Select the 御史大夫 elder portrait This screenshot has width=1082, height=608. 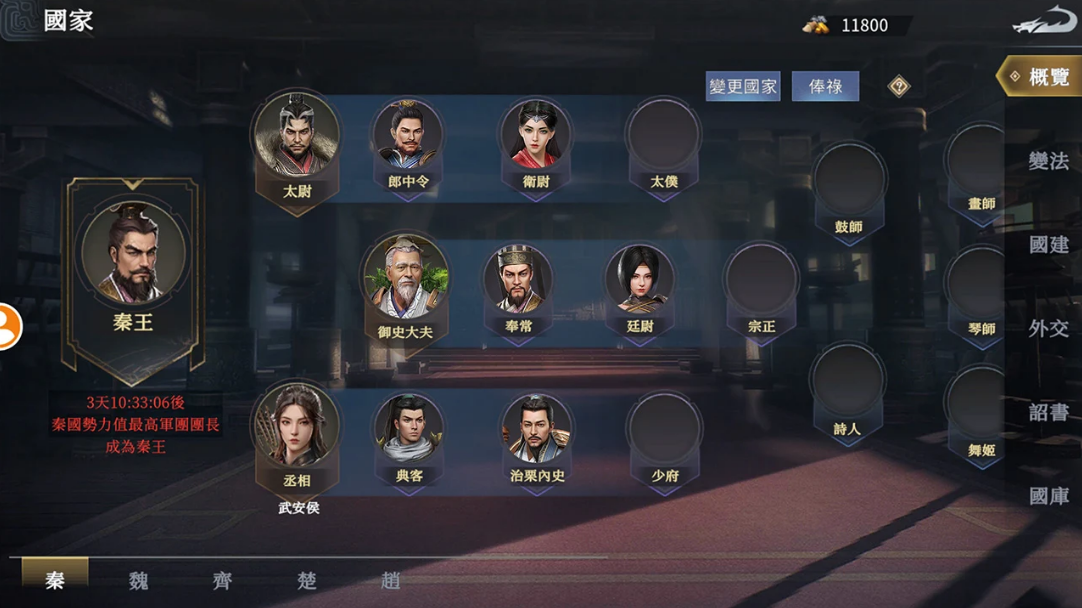[x=405, y=279]
